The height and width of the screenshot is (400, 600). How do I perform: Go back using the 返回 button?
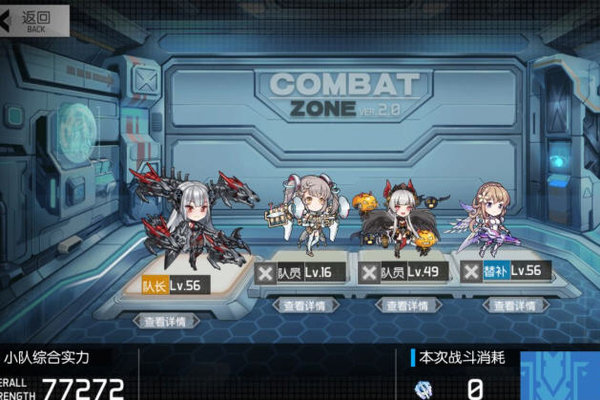click(28, 18)
